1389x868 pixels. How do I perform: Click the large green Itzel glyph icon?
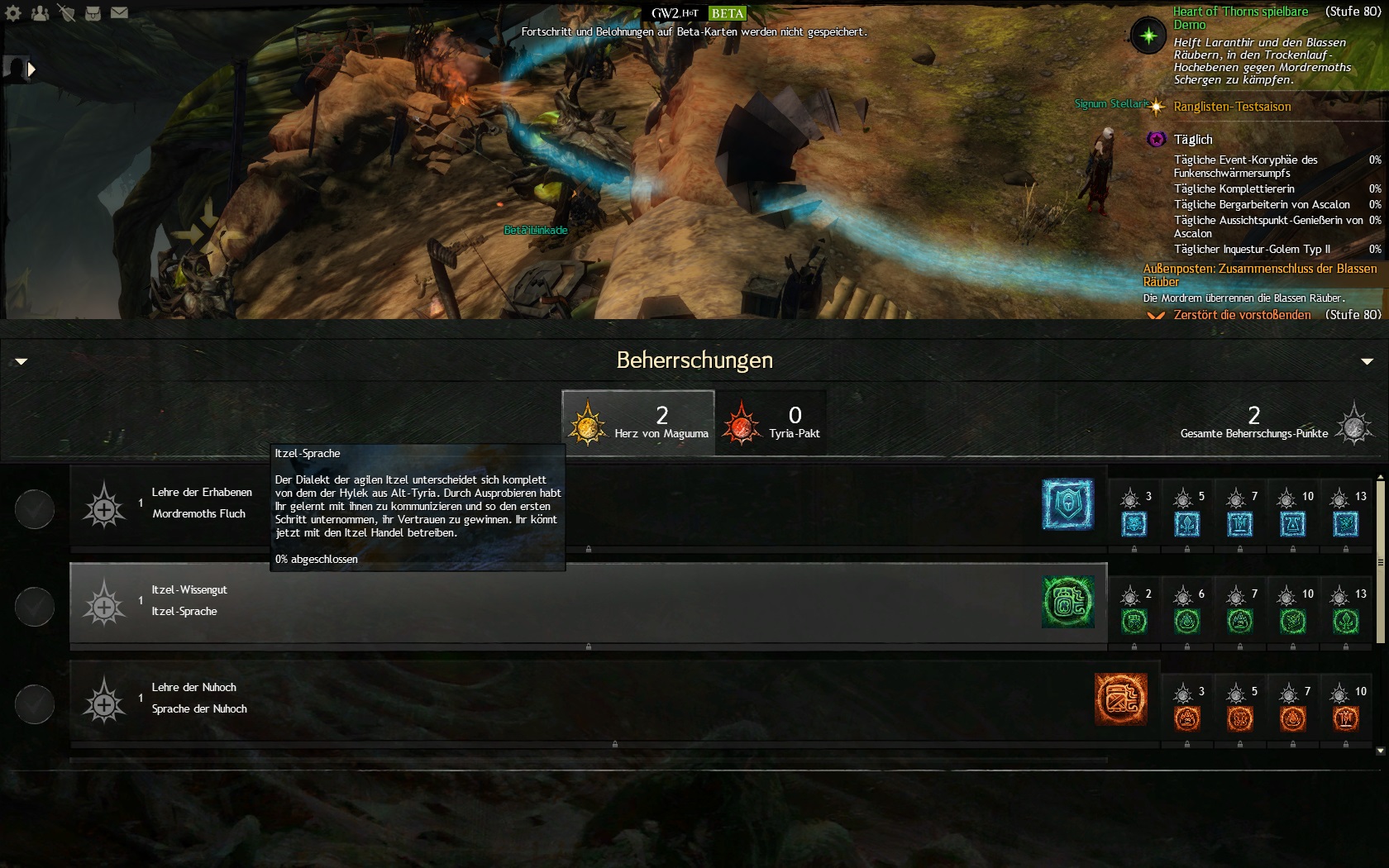coord(1067,602)
